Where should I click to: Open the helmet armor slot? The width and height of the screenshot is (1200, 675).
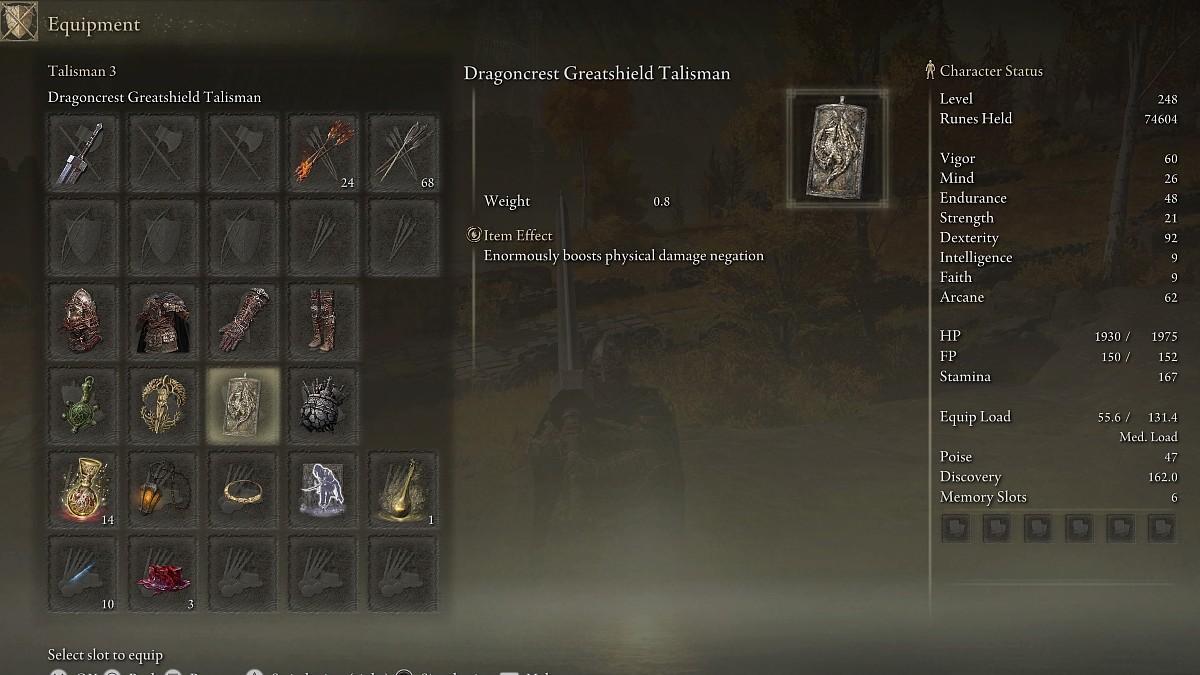click(83, 321)
